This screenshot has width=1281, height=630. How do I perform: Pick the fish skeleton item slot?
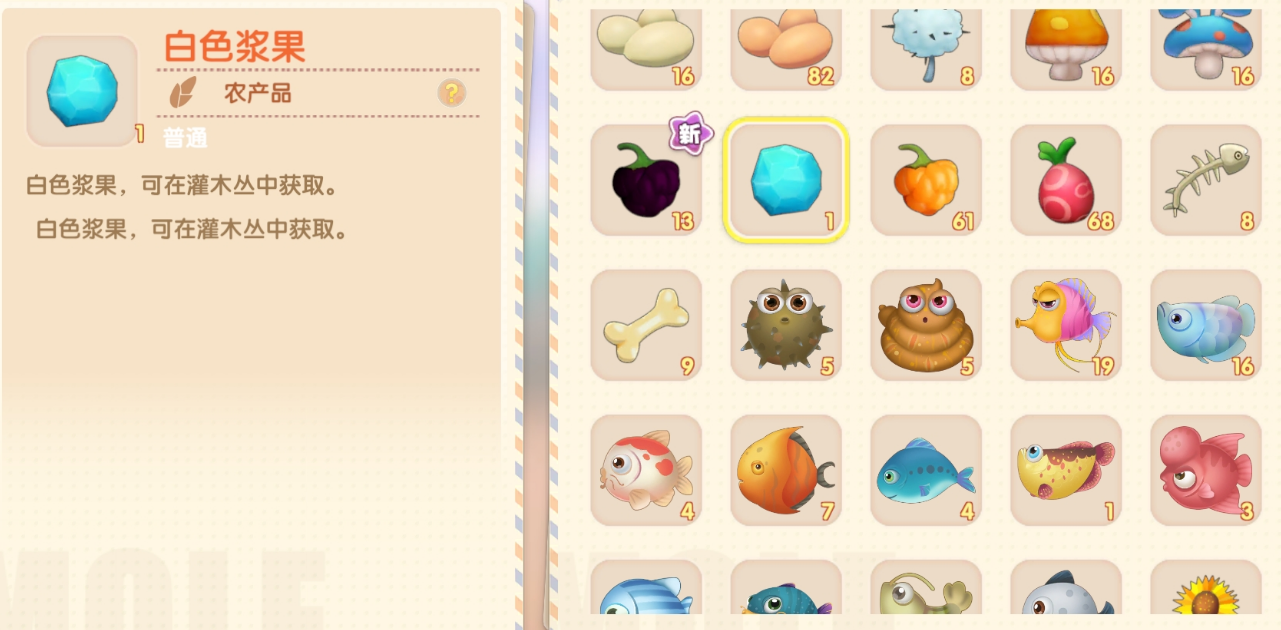(x=1206, y=181)
